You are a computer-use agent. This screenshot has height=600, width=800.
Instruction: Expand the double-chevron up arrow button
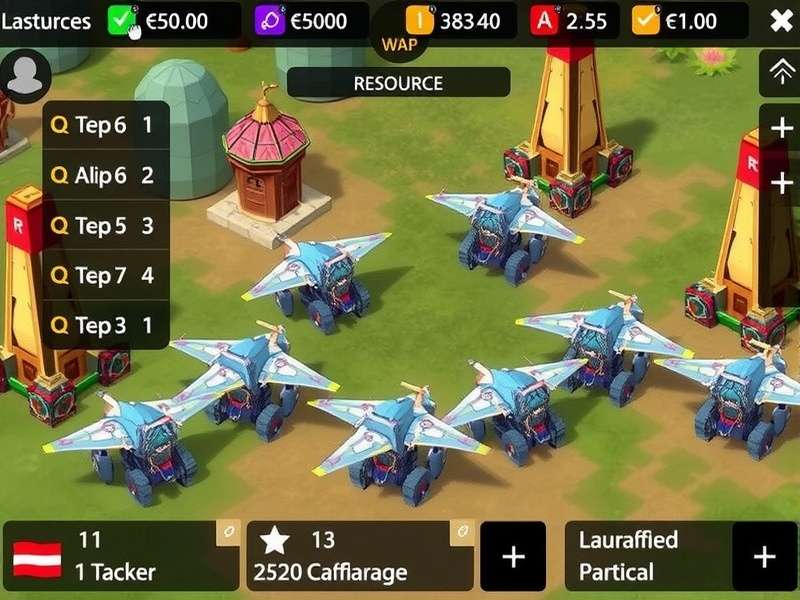pyautogui.click(x=780, y=71)
